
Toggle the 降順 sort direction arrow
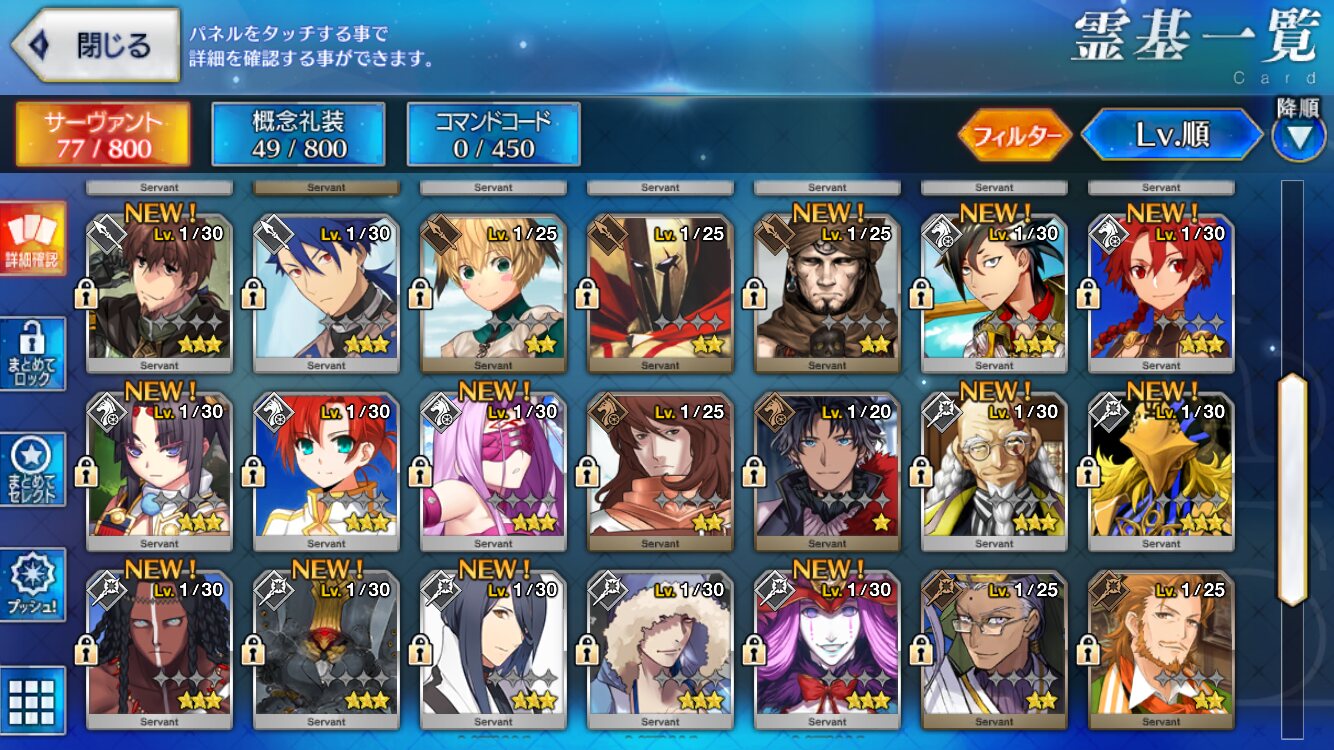[1298, 137]
